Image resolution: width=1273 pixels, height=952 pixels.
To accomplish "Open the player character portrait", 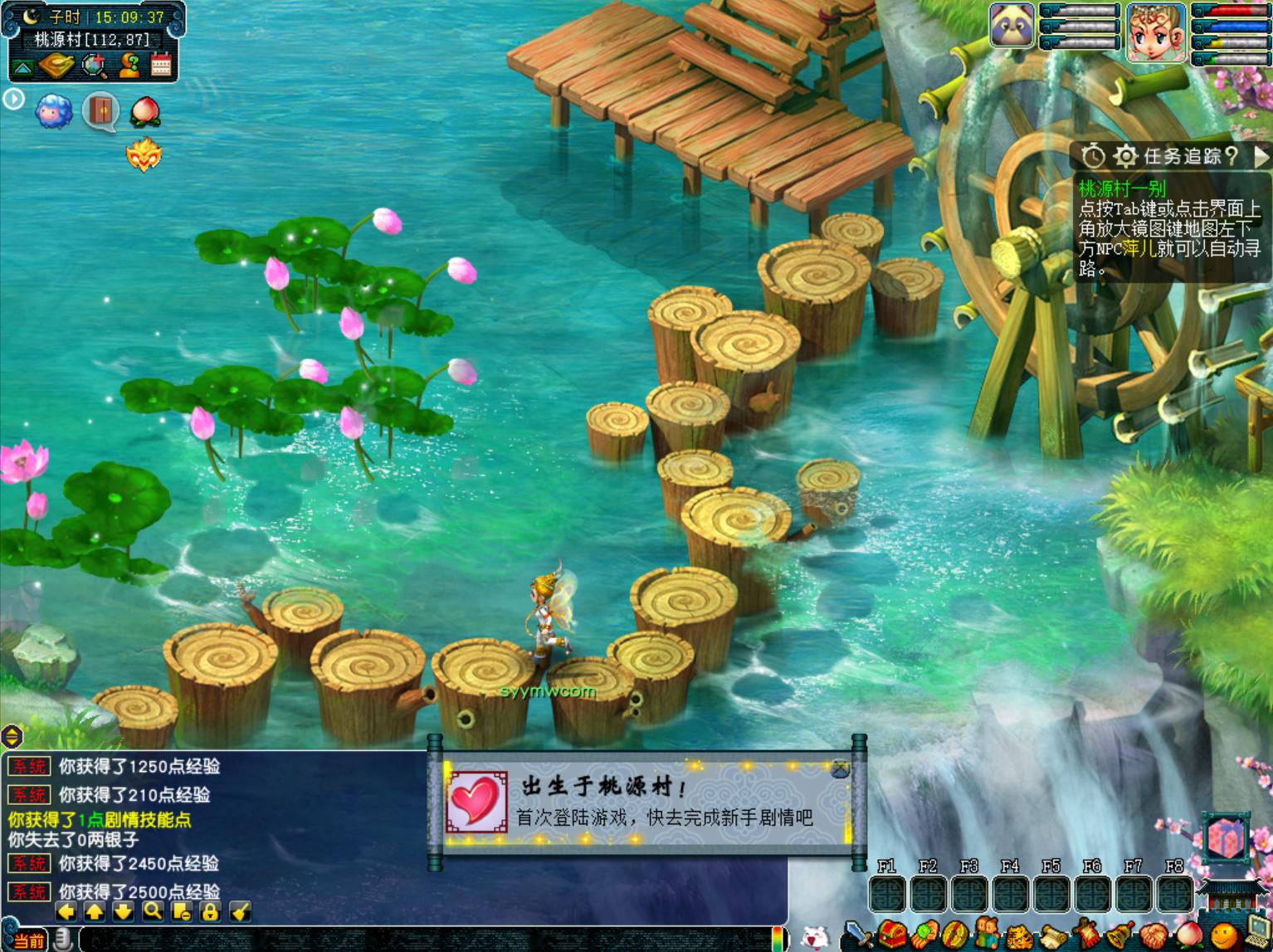I will [x=1155, y=33].
